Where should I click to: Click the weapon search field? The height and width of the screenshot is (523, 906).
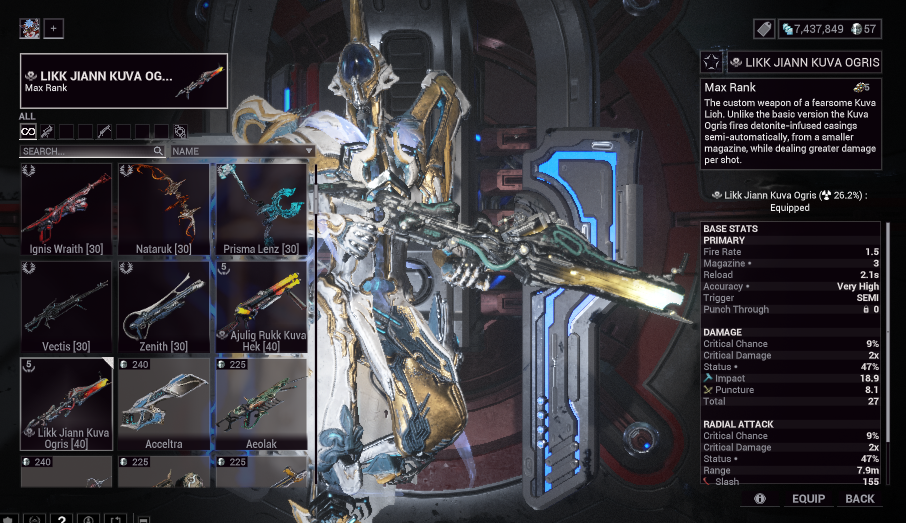click(92, 151)
